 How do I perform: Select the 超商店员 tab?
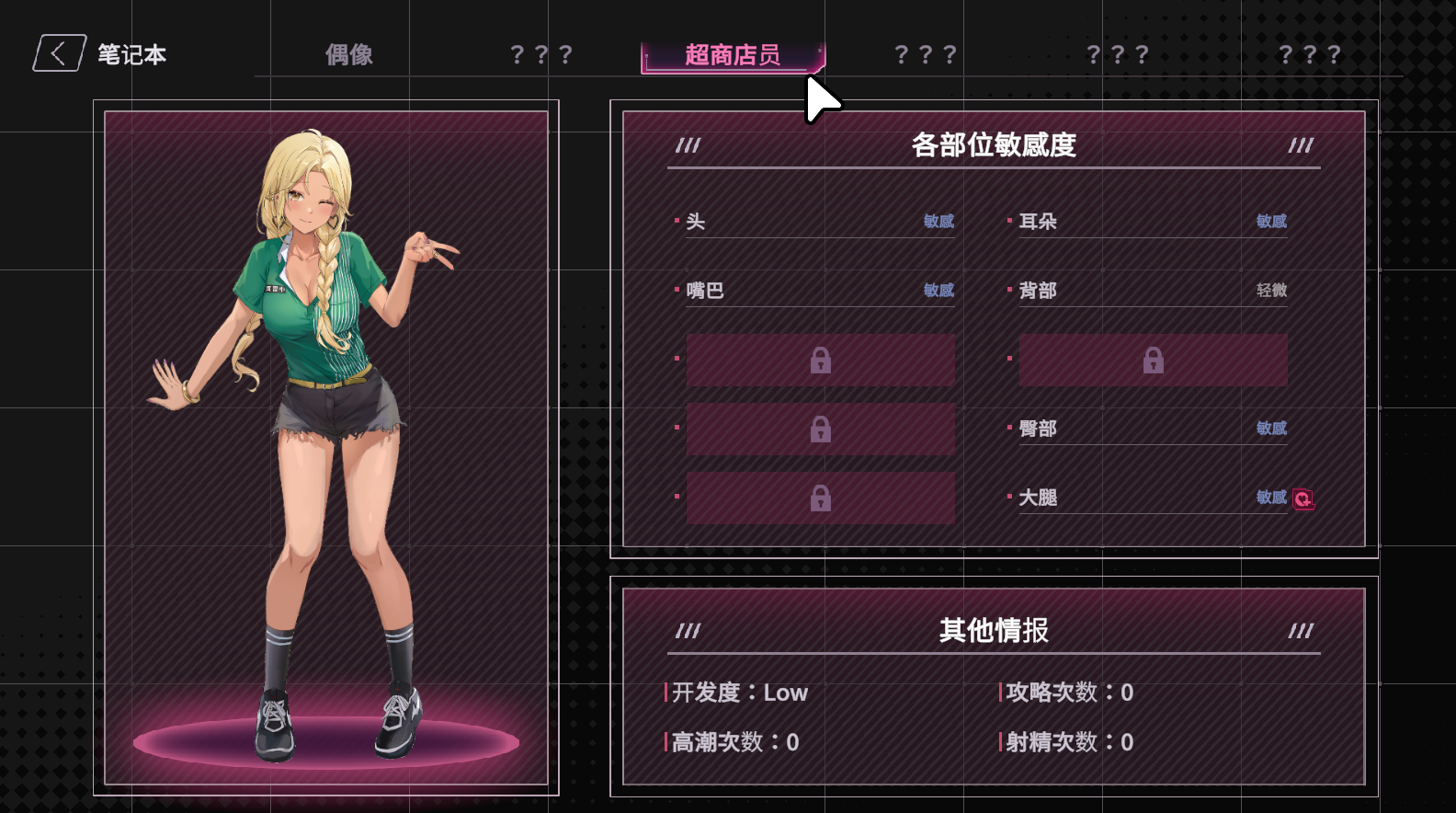tap(732, 55)
